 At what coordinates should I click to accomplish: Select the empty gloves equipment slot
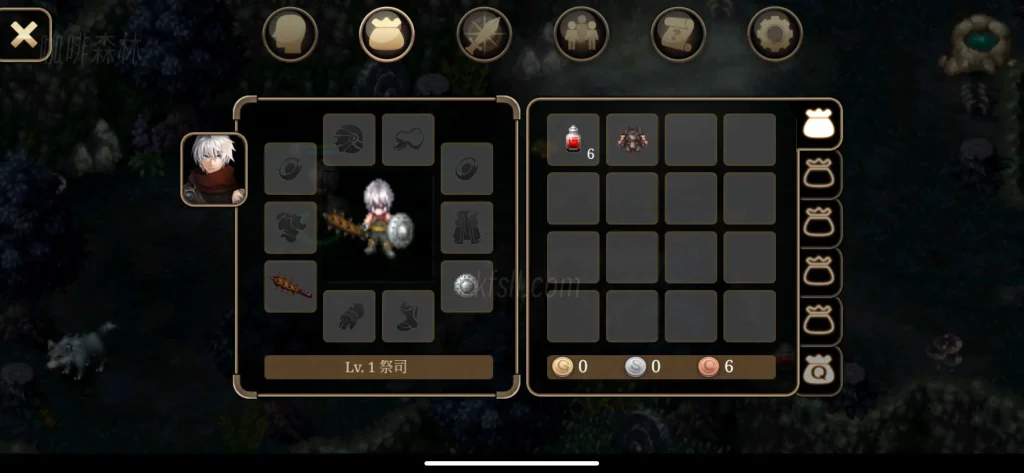pos(349,316)
